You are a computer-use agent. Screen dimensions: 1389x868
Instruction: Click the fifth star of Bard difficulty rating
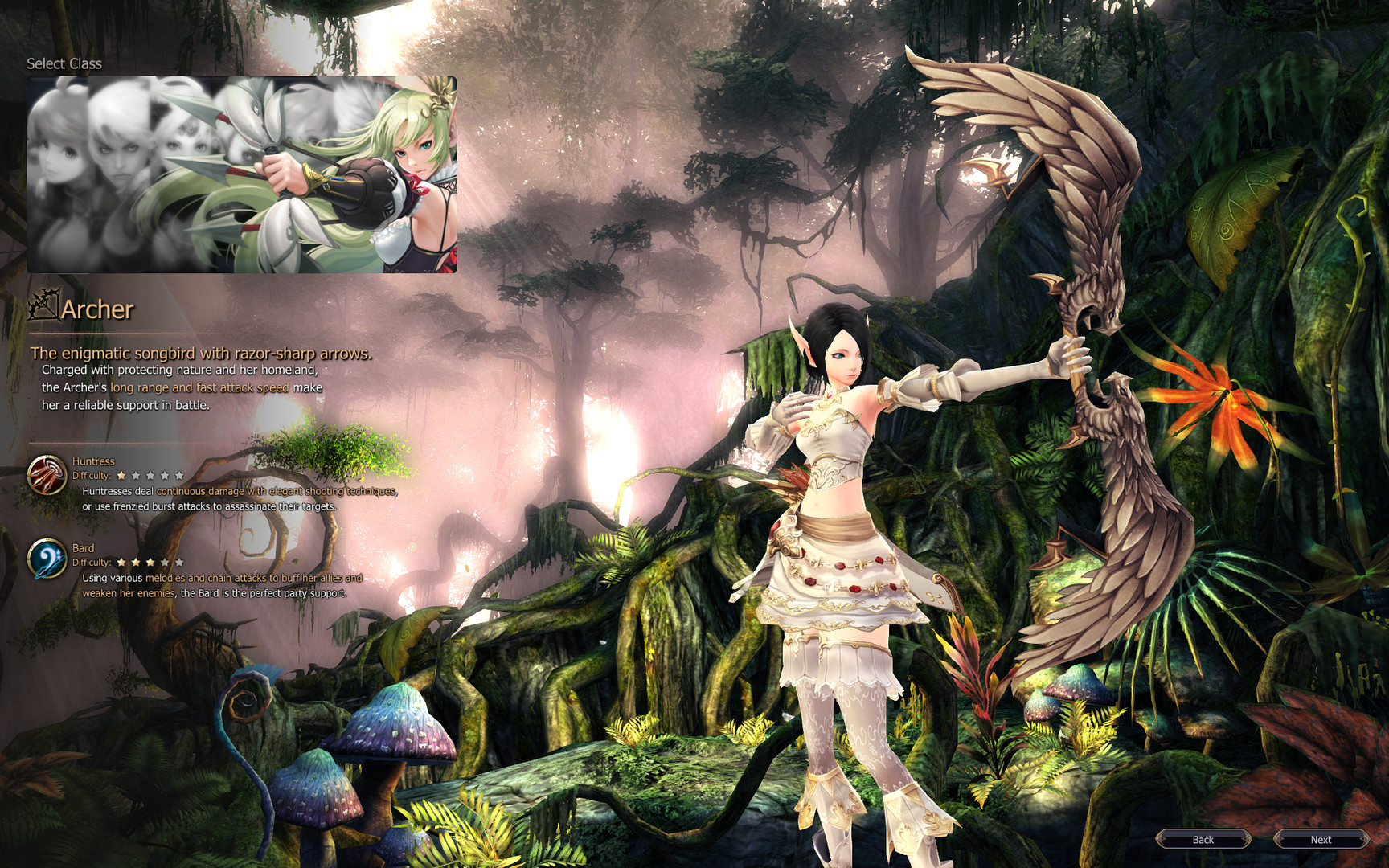click(x=179, y=563)
